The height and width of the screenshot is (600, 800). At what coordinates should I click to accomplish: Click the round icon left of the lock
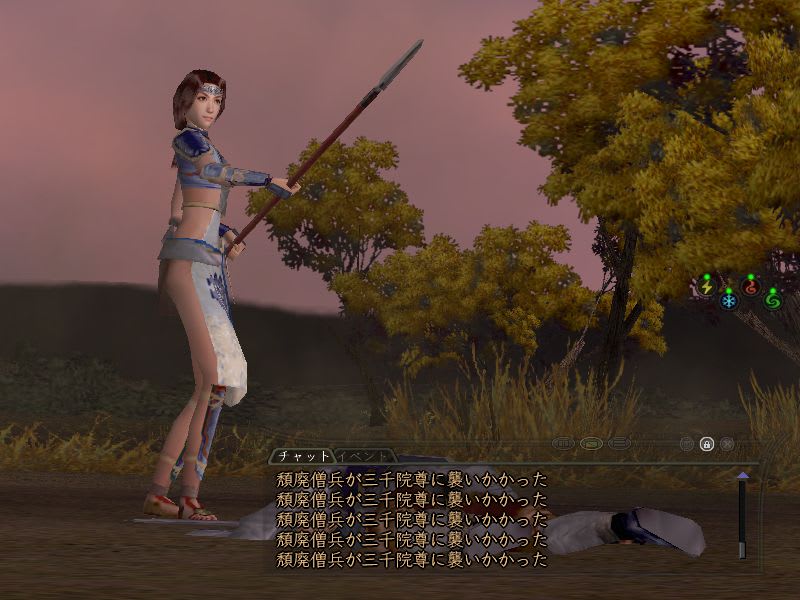pos(687,443)
